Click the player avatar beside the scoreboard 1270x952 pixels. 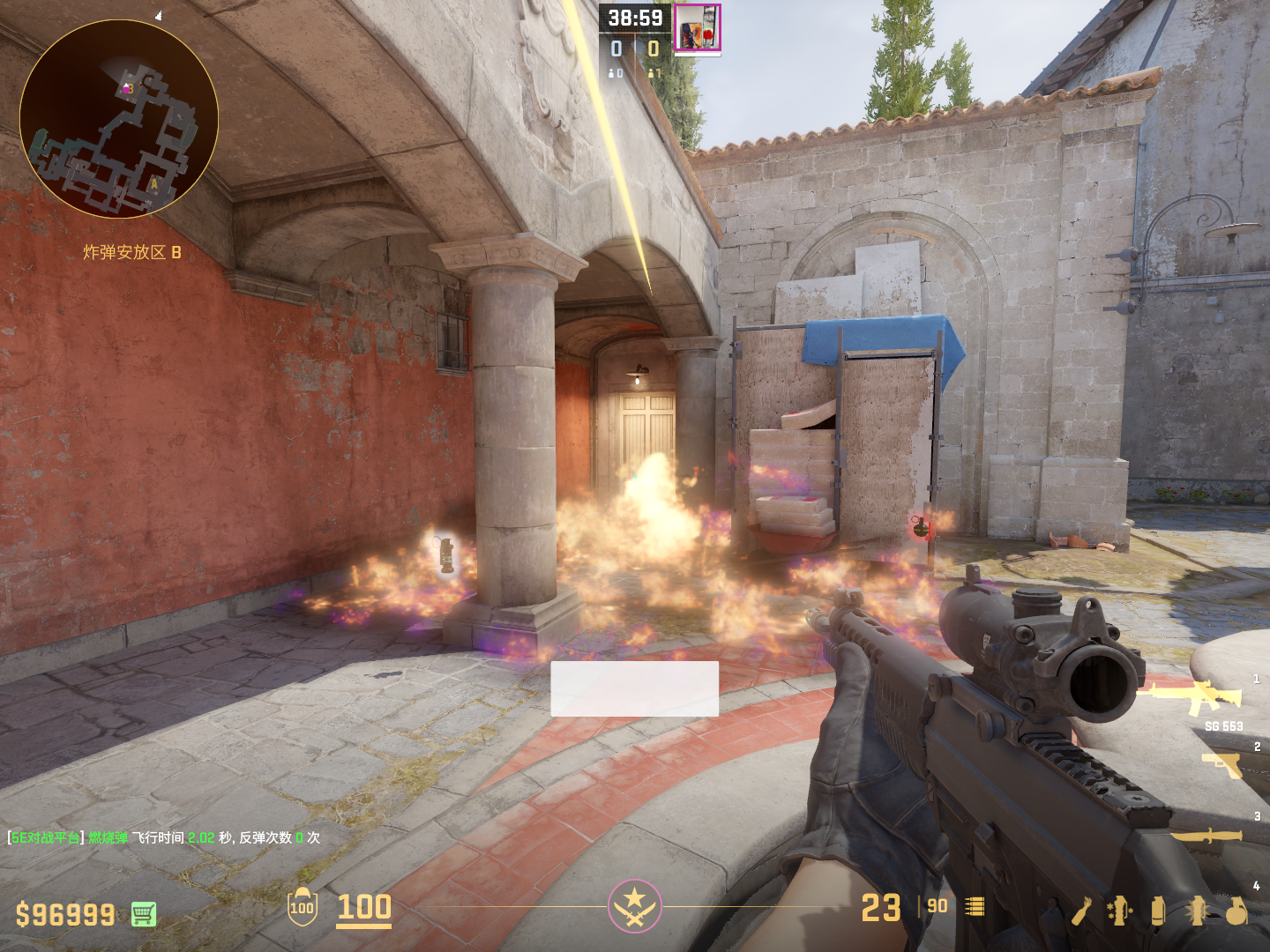tap(698, 27)
